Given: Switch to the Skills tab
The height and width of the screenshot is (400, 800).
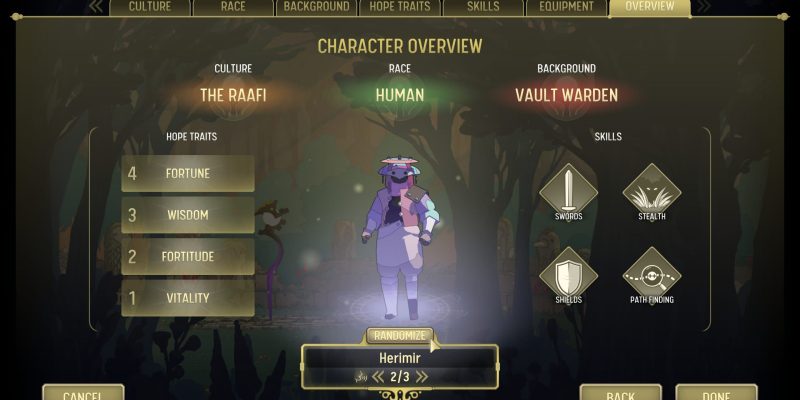Looking at the screenshot, I should (x=483, y=7).
